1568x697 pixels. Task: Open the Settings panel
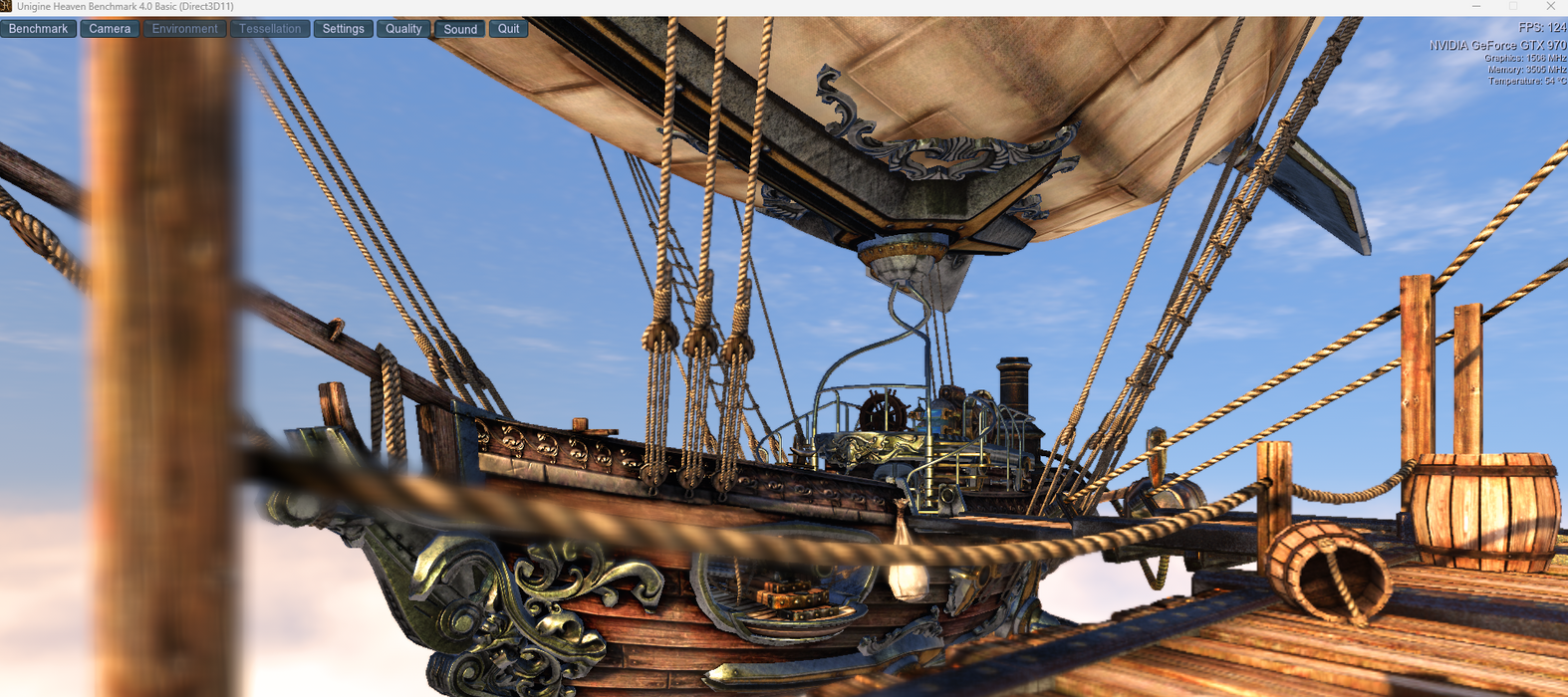tap(343, 29)
